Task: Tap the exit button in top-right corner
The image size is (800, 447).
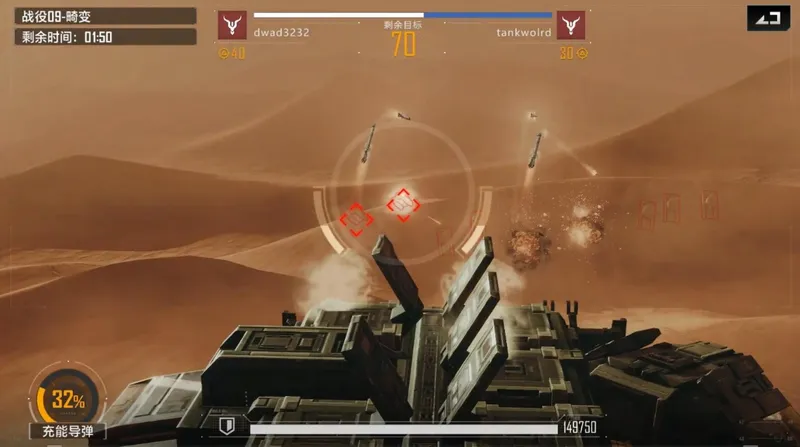Action: (767, 18)
